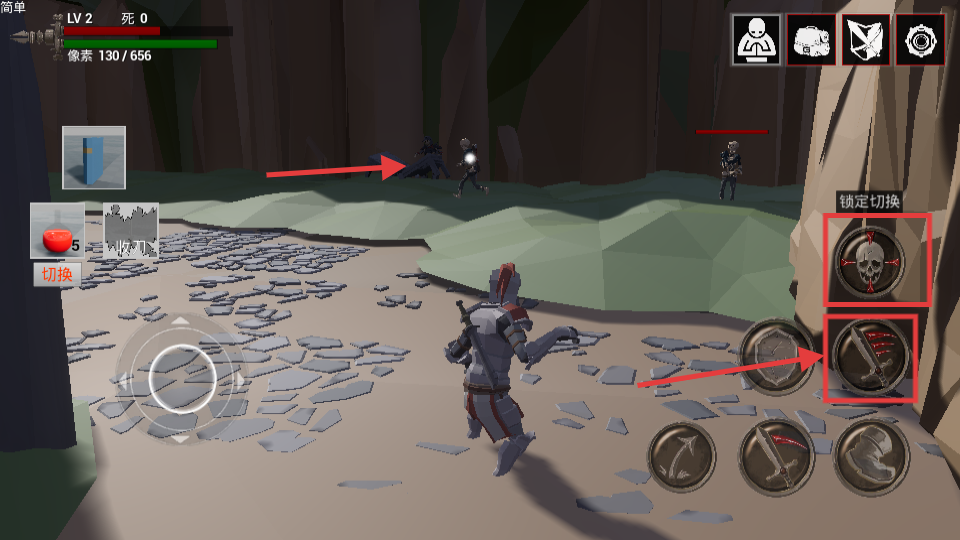
Task: Use the sword with single red slash
Action: 776,457
